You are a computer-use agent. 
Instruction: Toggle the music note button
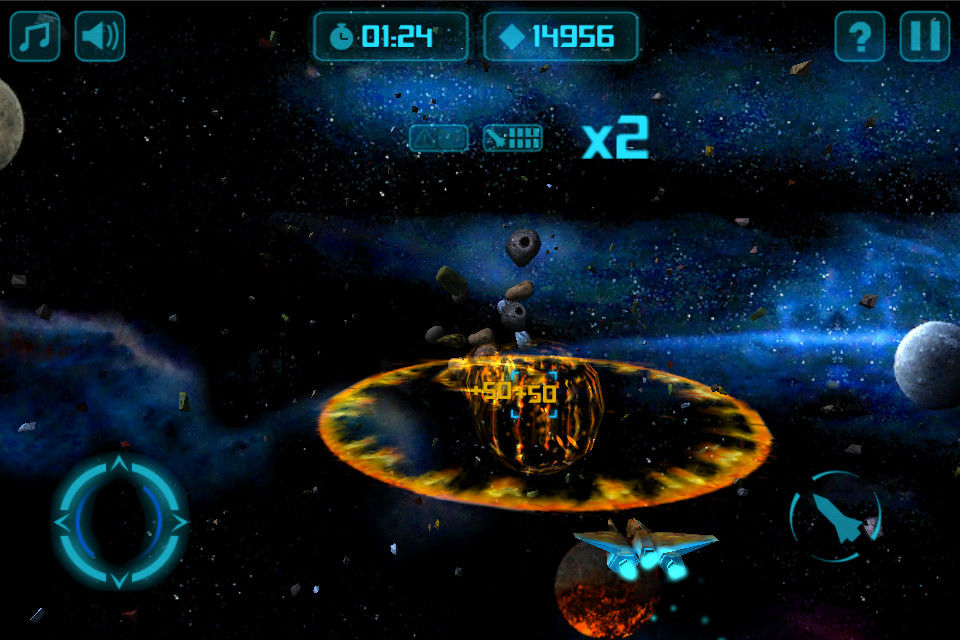pyautogui.click(x=35, y=36)
